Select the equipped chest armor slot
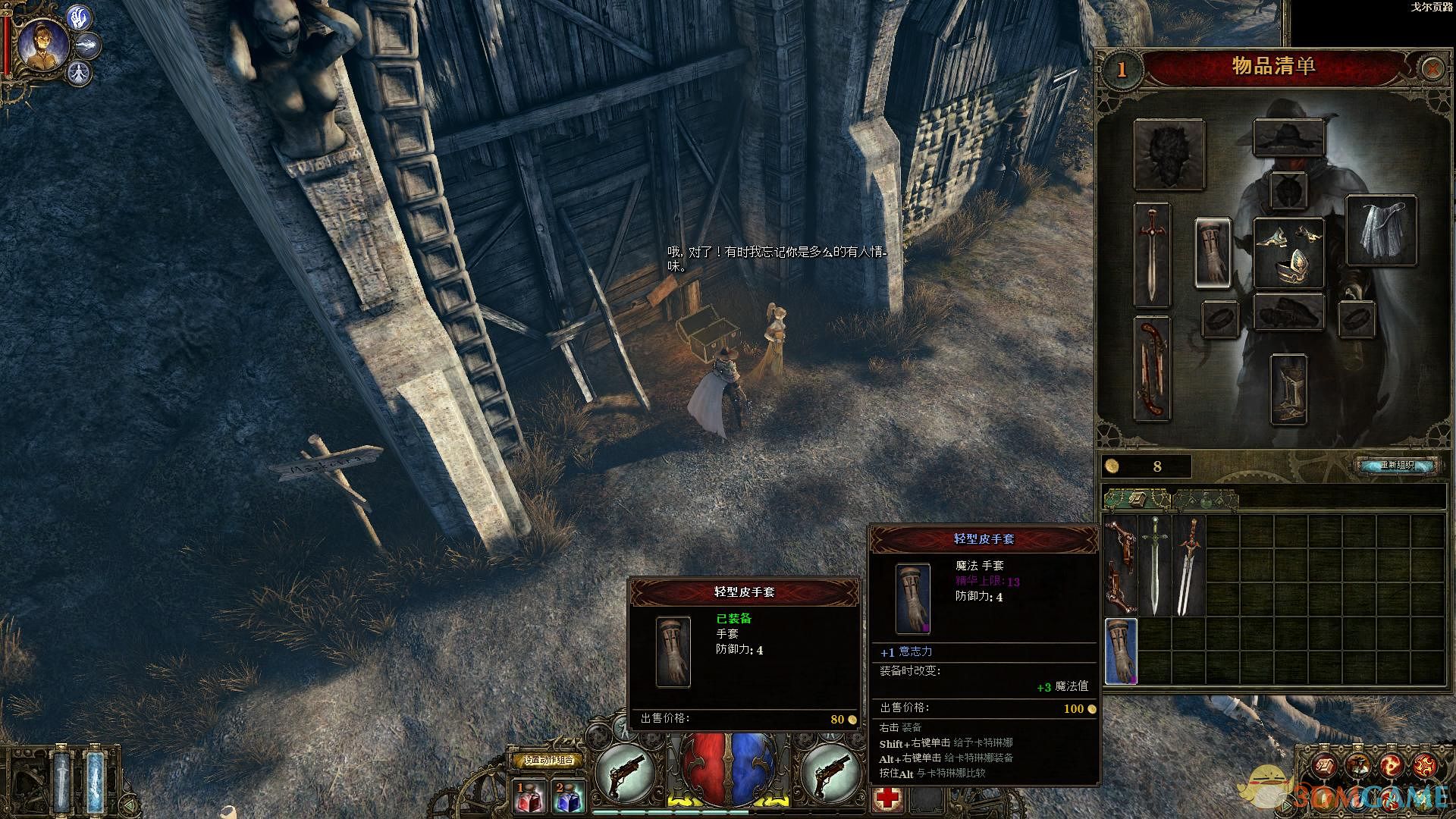The width and height of the screenshot is (1456, 819). [x=1288, y=253]
